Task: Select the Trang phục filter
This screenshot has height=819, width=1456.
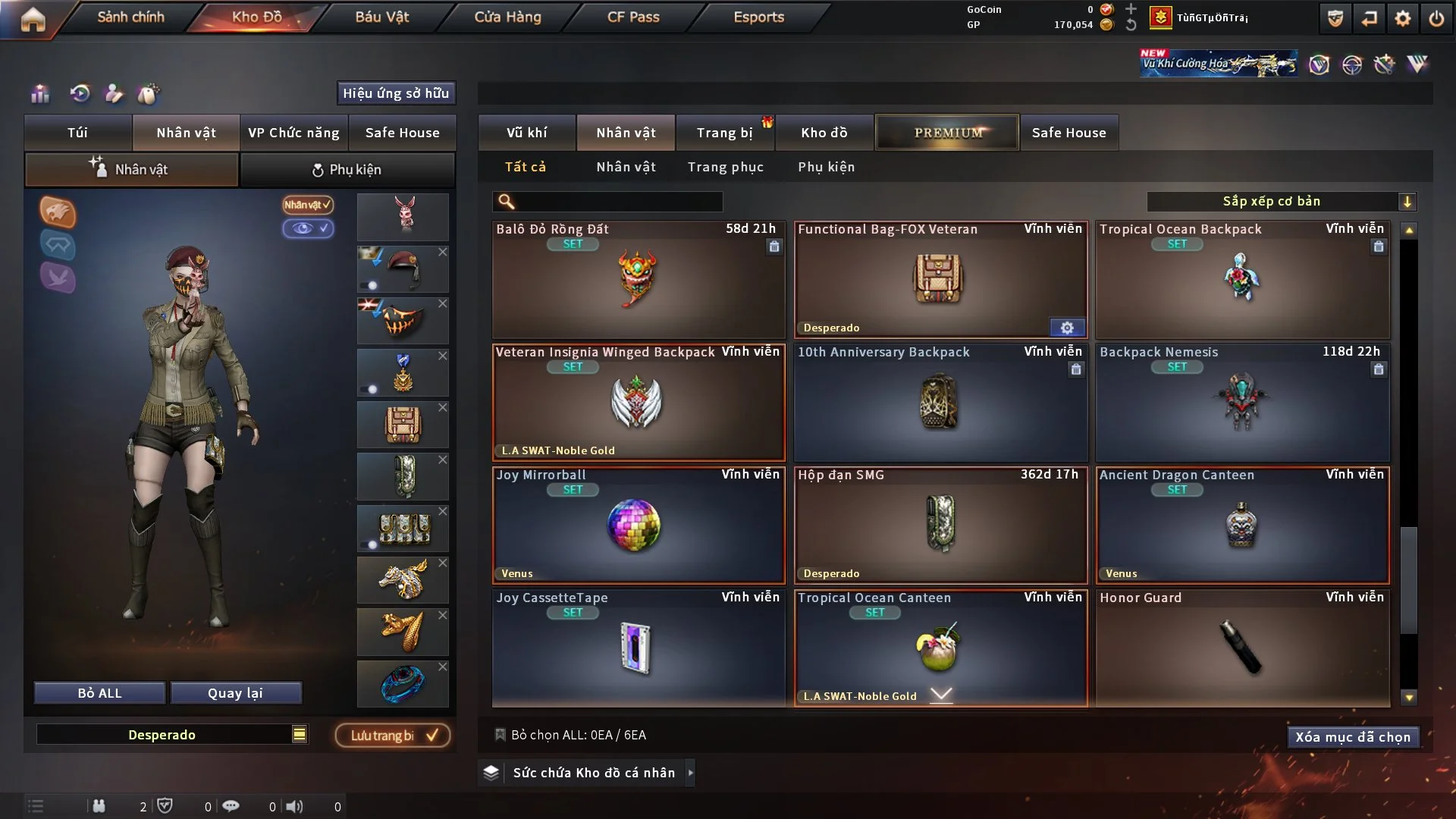Action: 725,167
